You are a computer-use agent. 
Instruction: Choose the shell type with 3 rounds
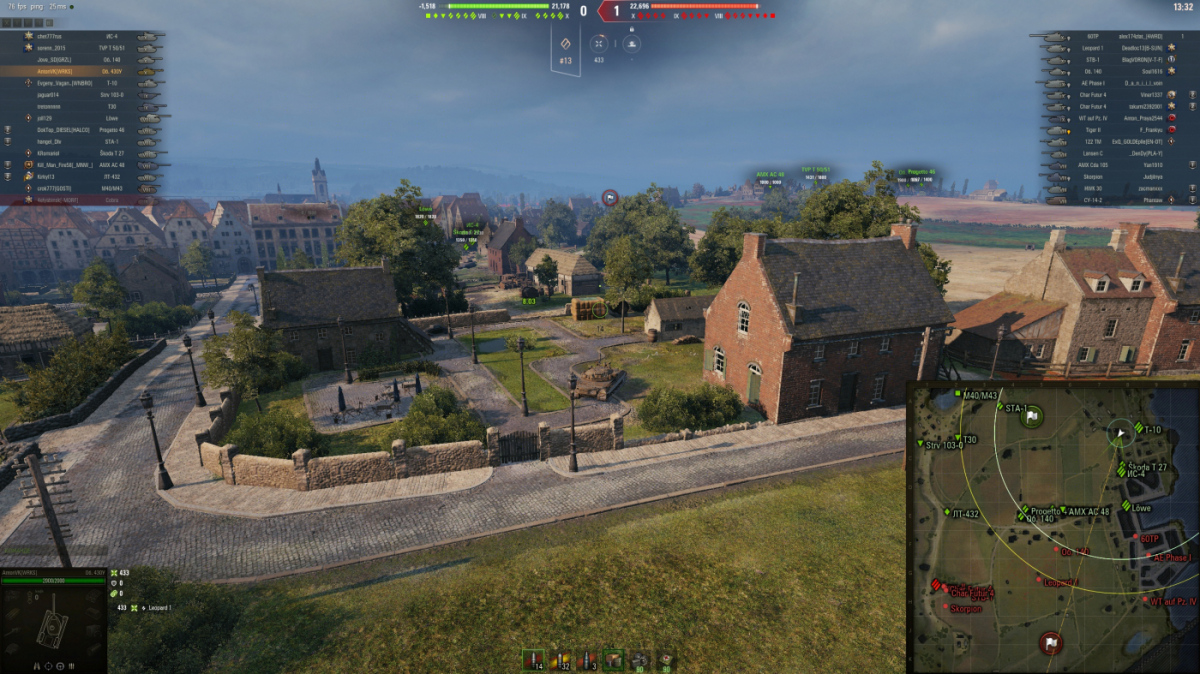click(x=587, y=660)
